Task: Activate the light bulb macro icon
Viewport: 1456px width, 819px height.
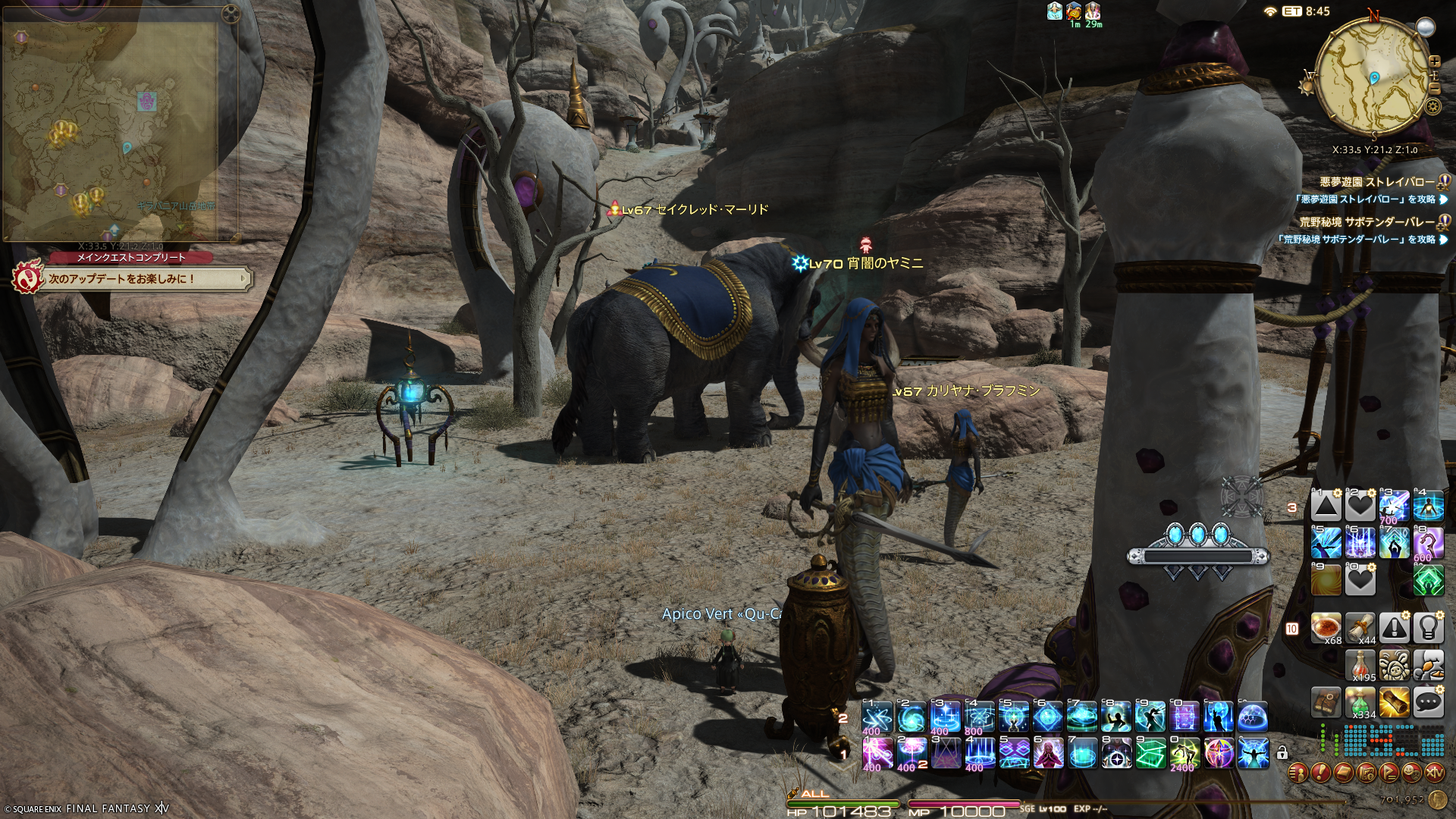Action: click(1429, 628)
